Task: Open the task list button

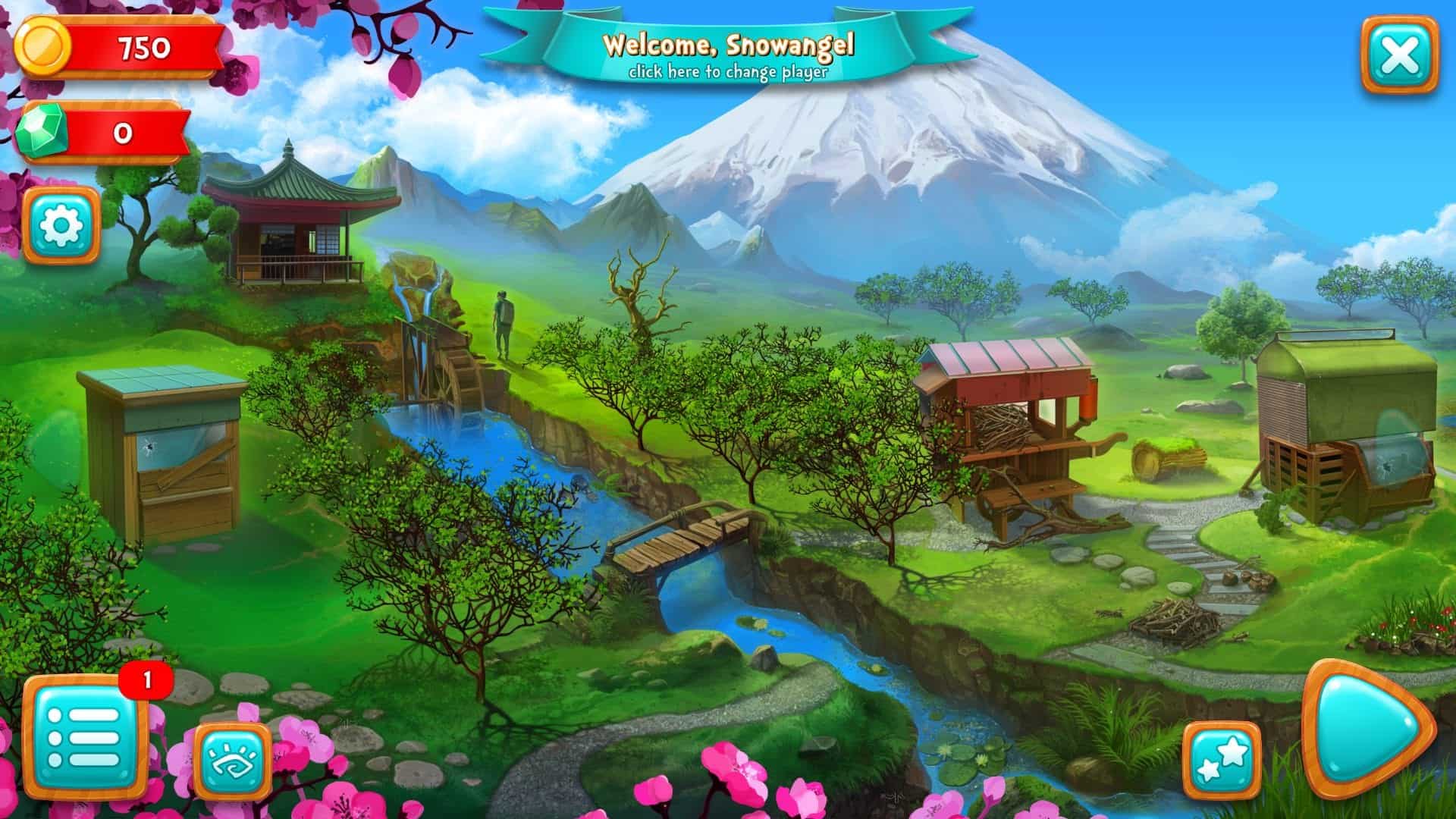Action: (x=83, y=736)
